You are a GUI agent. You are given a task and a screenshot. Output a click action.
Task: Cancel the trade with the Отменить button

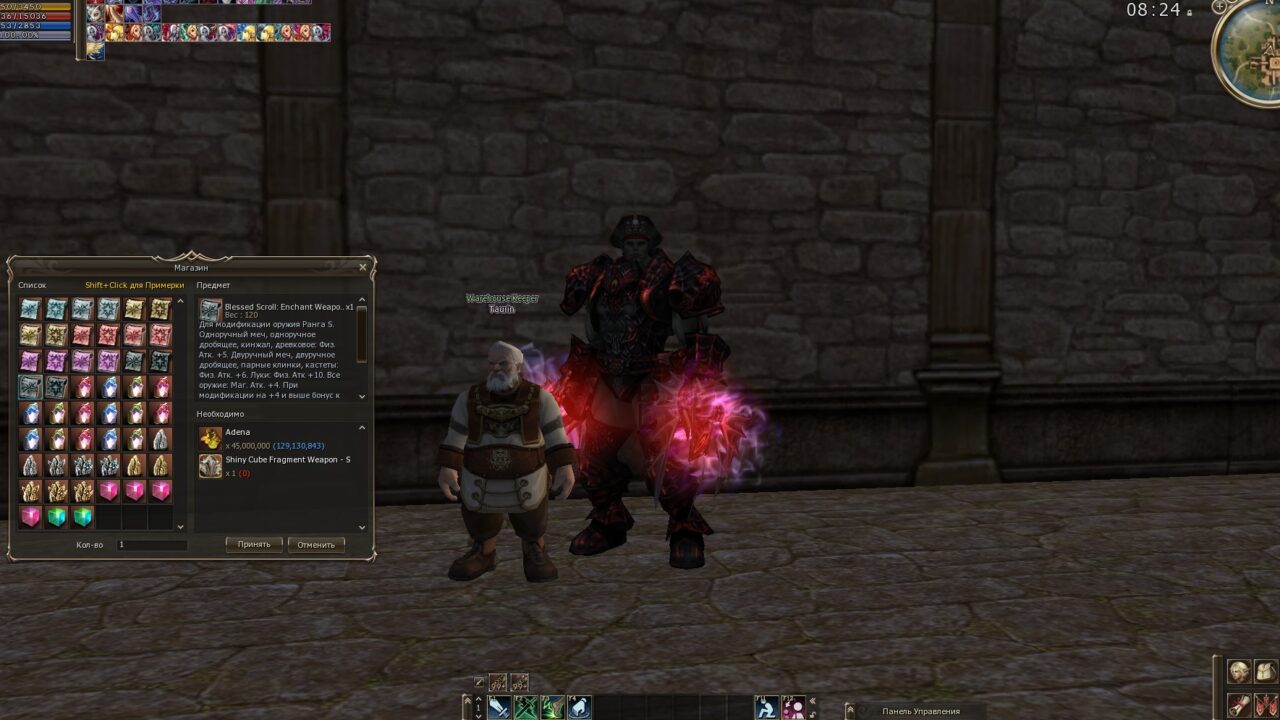316,545
